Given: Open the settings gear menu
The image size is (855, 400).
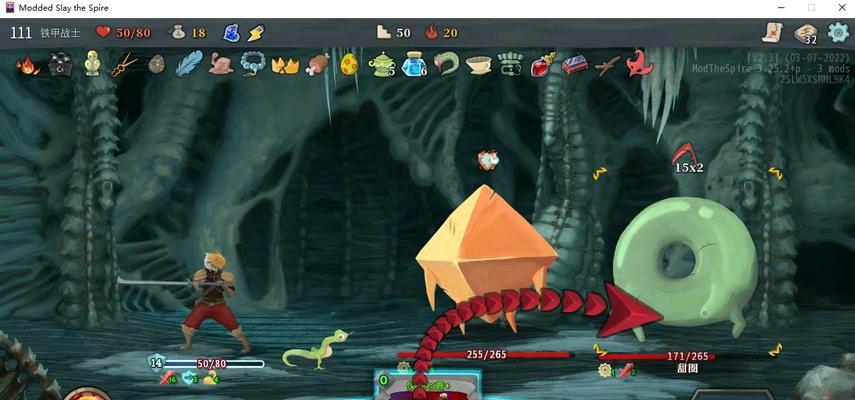Looking at the screenshot, I should [837, 32].
